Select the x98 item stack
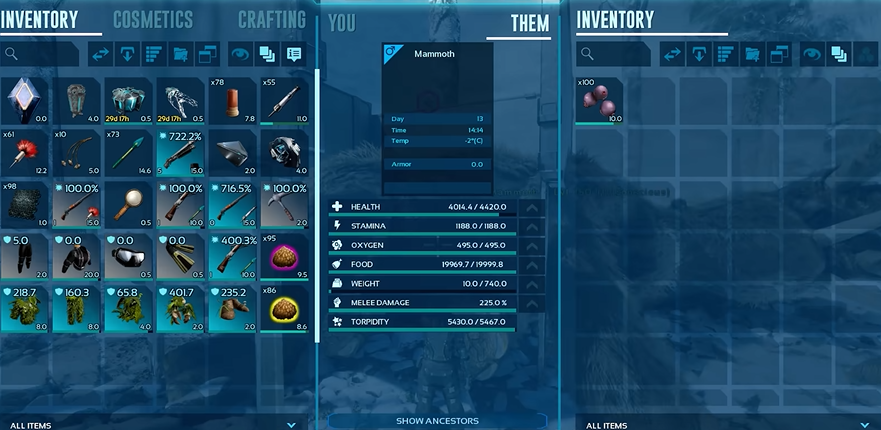 (25, 205)
